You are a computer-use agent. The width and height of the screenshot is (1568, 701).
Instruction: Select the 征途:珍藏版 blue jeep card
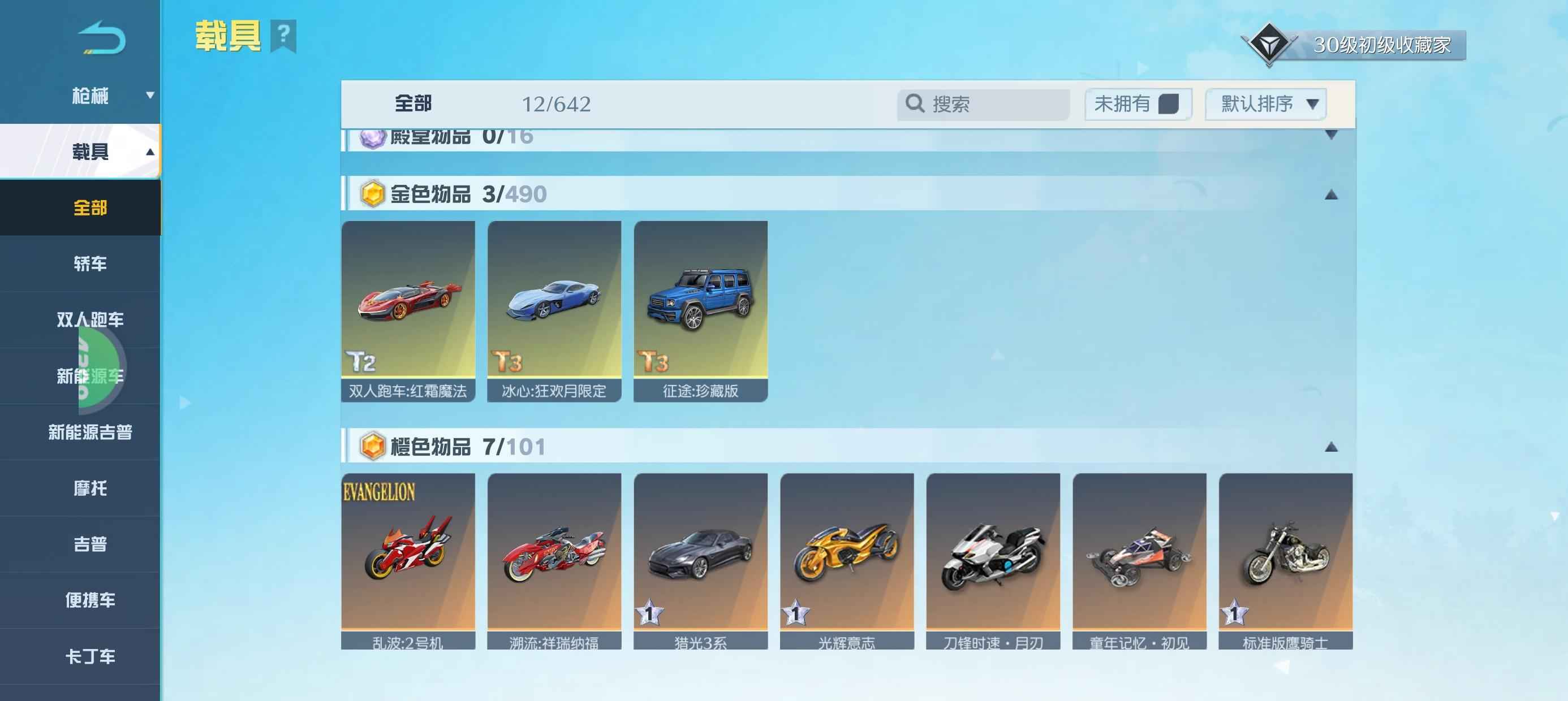click(700, 310)
